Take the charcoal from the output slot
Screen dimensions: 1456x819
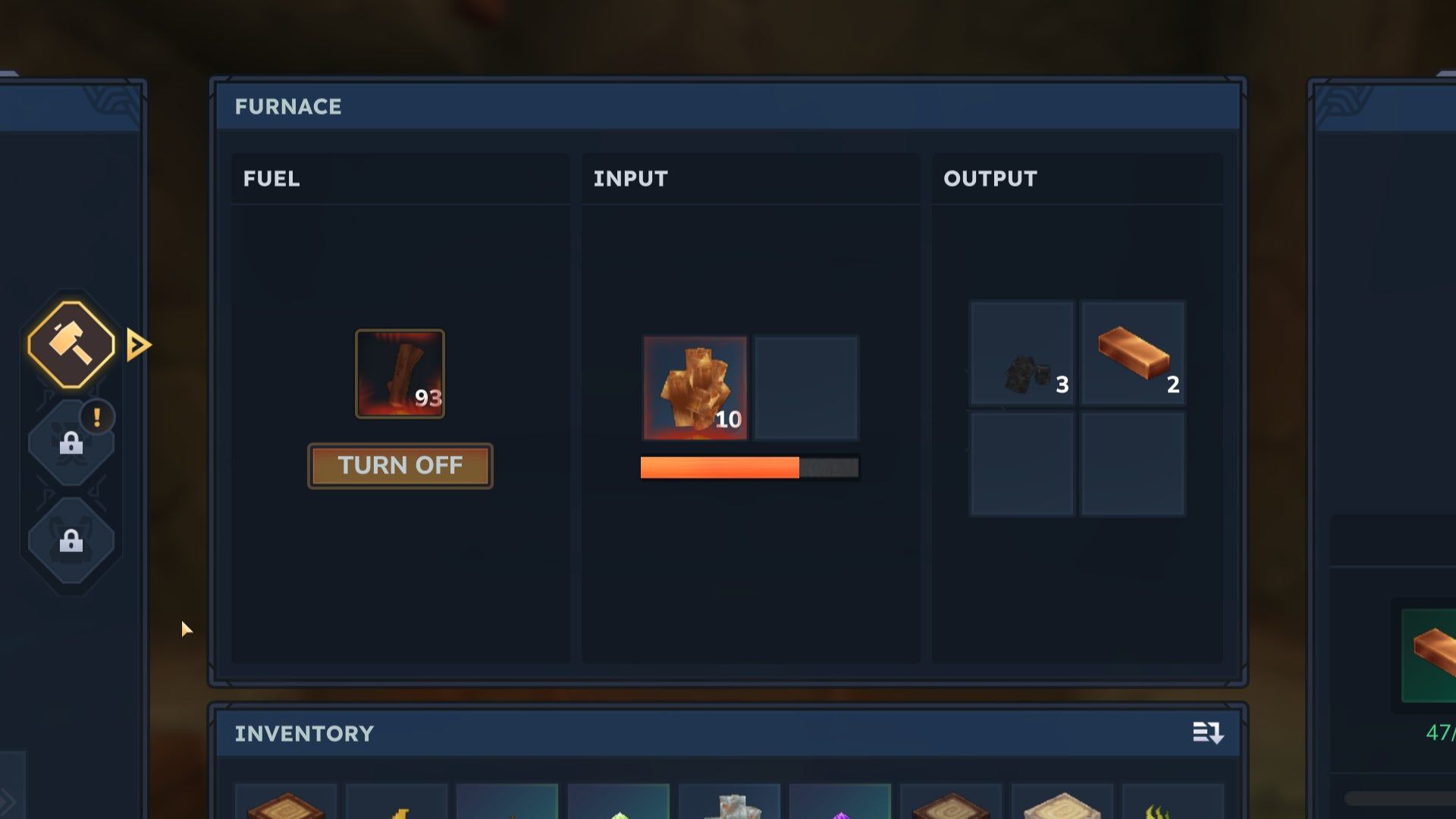(x=1022, y=353)
